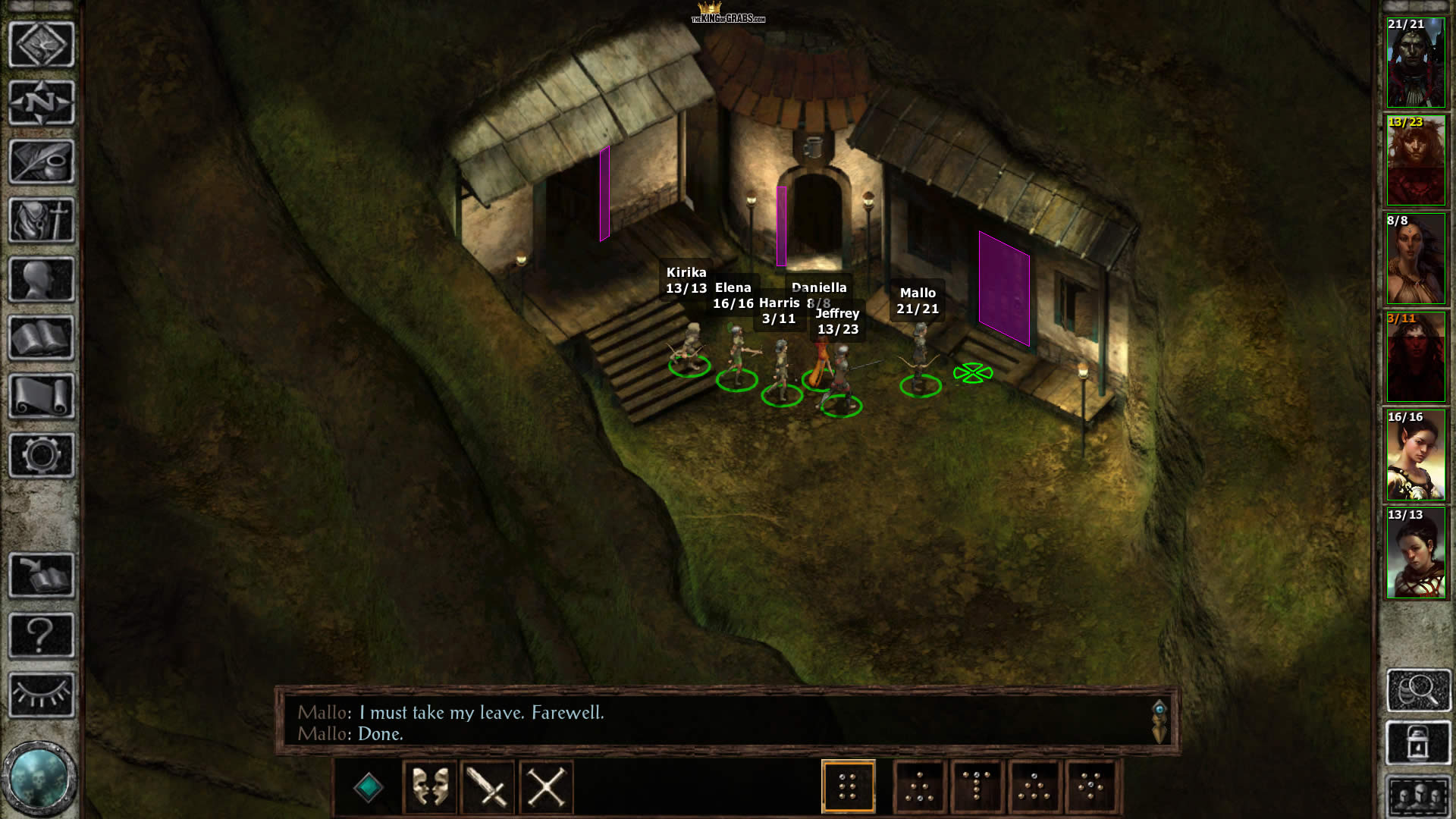
Task: Choose the sword attack action
Action: 488,786
